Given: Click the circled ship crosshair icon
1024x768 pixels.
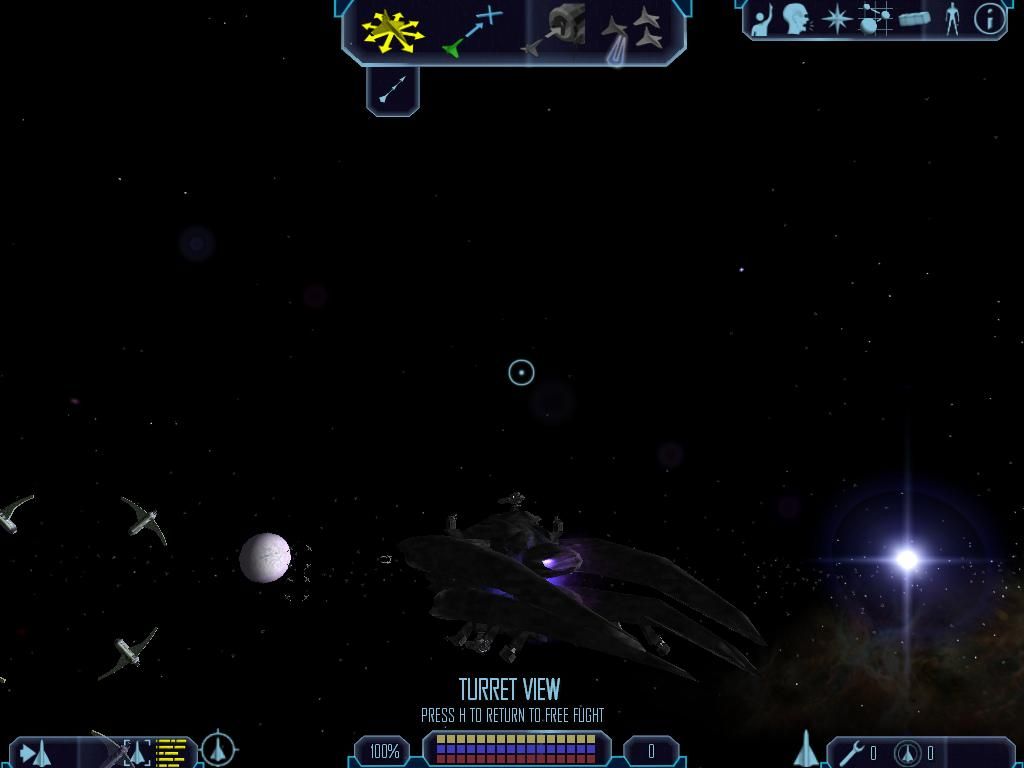Looking at the screenshot, I should point(218,749).
